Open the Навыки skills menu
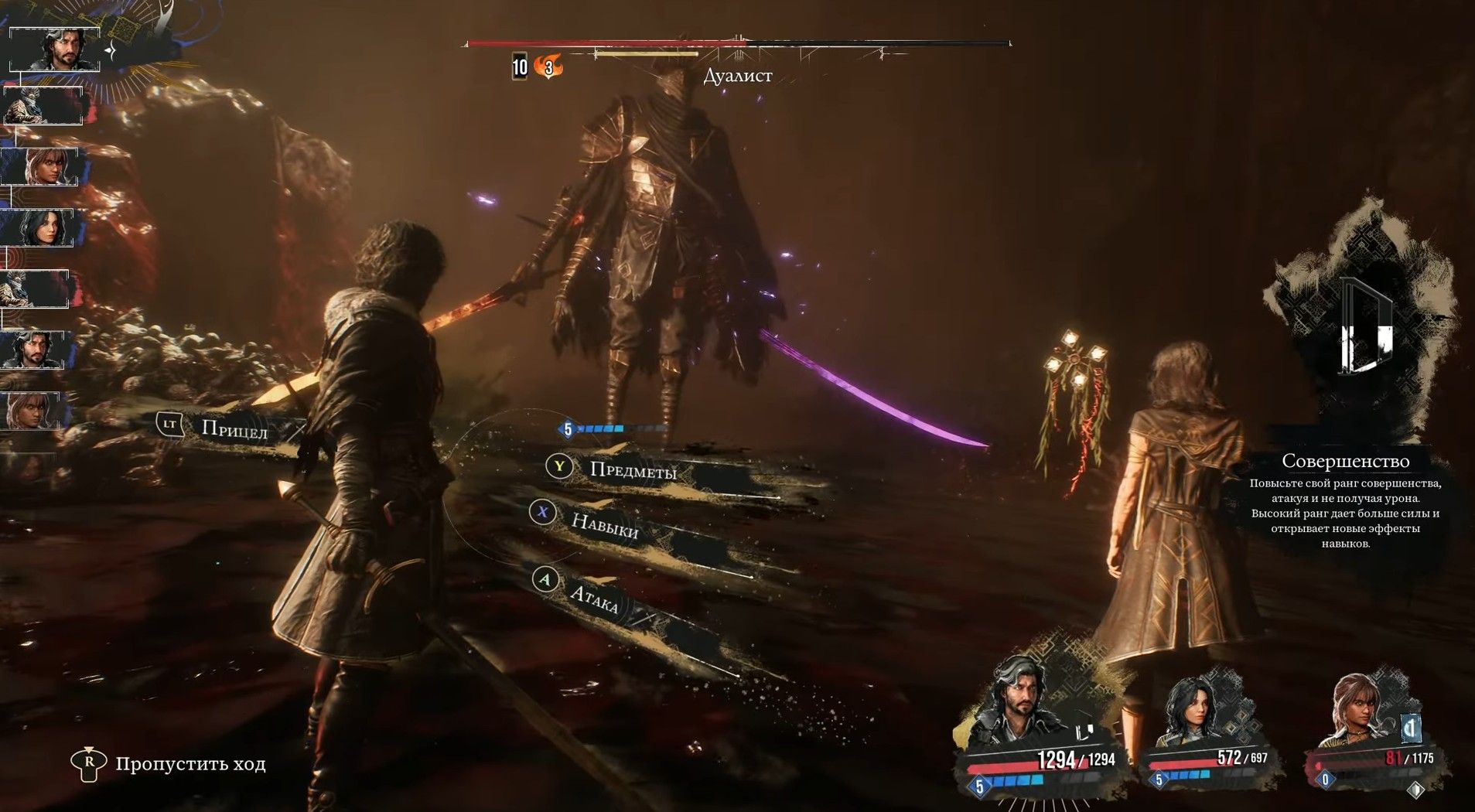Image resolution: width=1475 pixels, height=812 pixels. coord(604,525)
